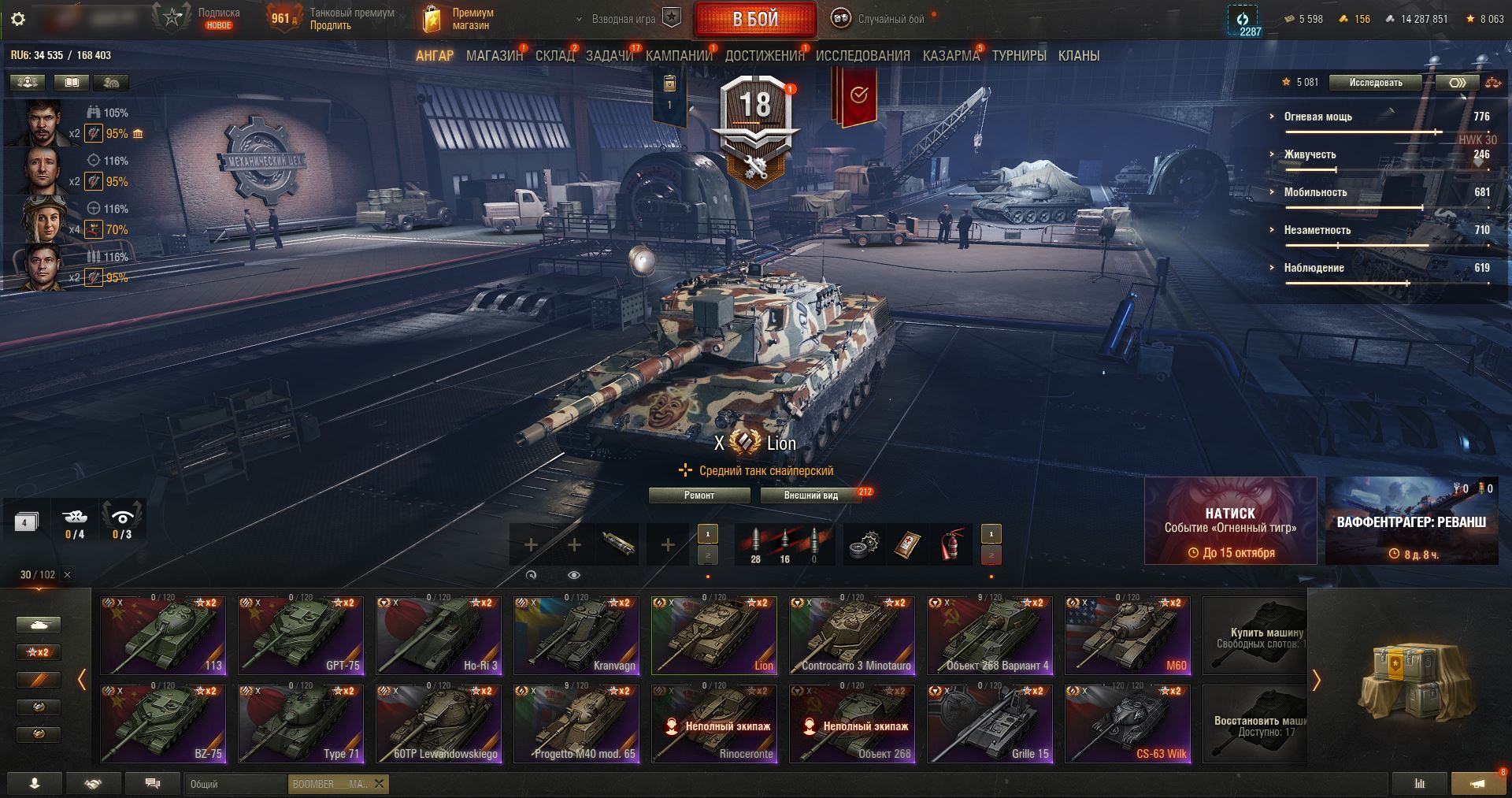This screenshot has width=1512, height=798.
Task: Open the ЗАДАЧИ tab
Action: [609, 56]
